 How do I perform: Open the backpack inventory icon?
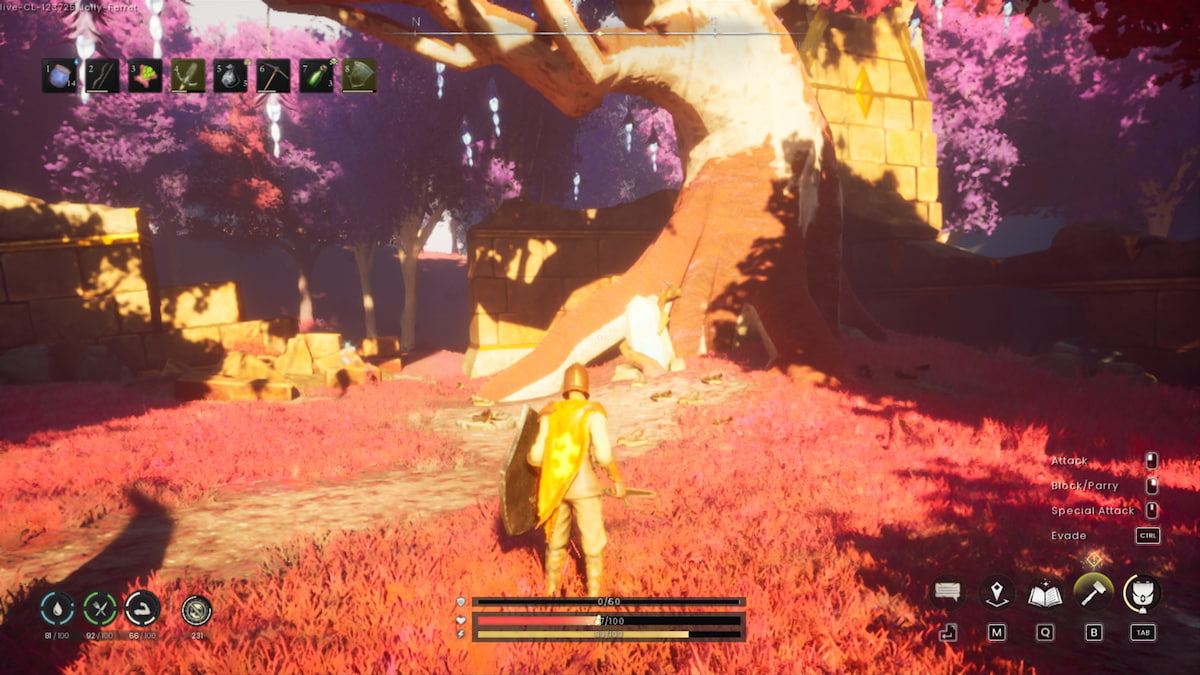[1142, 593]
